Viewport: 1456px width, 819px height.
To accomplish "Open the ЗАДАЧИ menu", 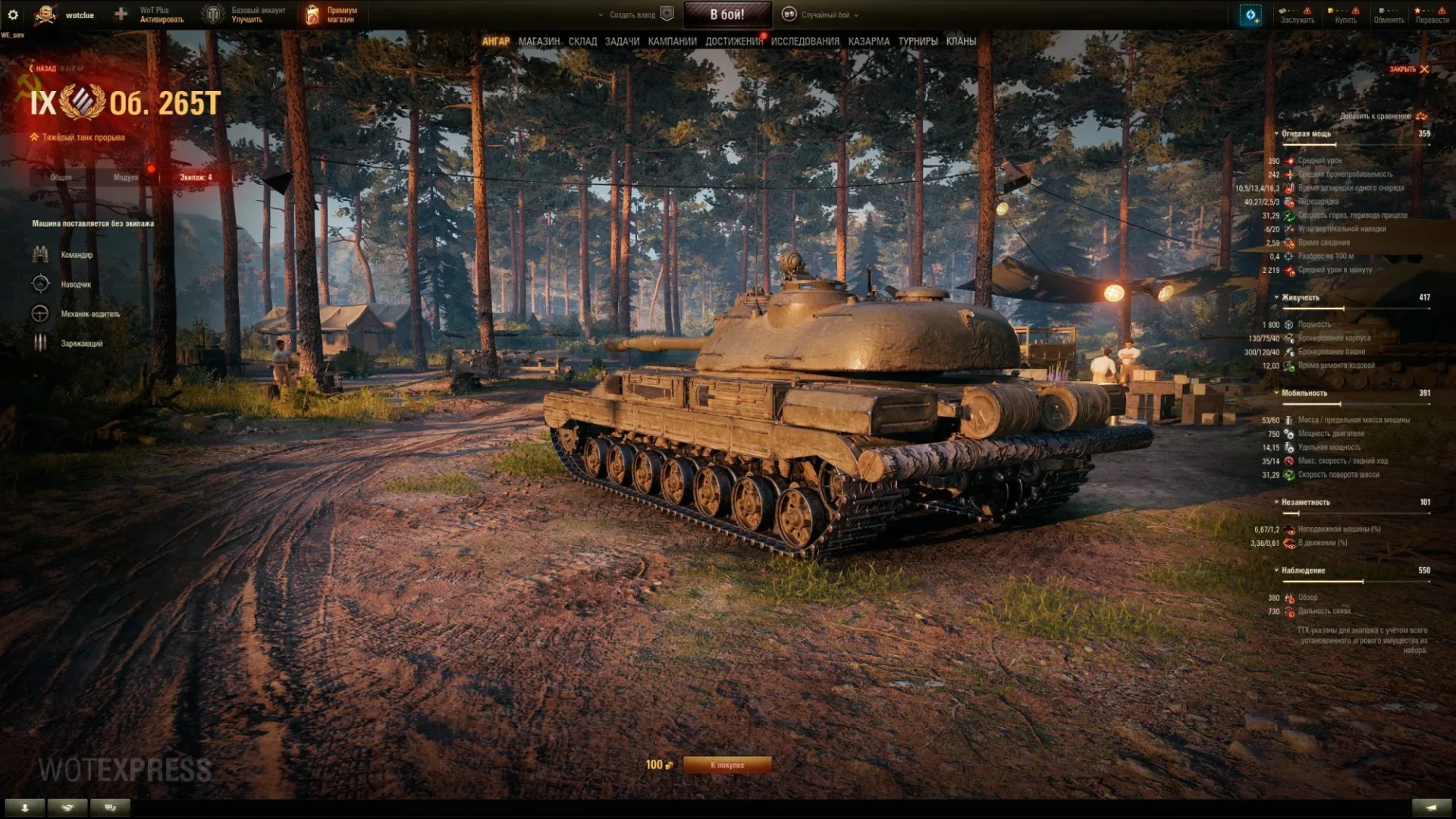I will tap(622, 42).
